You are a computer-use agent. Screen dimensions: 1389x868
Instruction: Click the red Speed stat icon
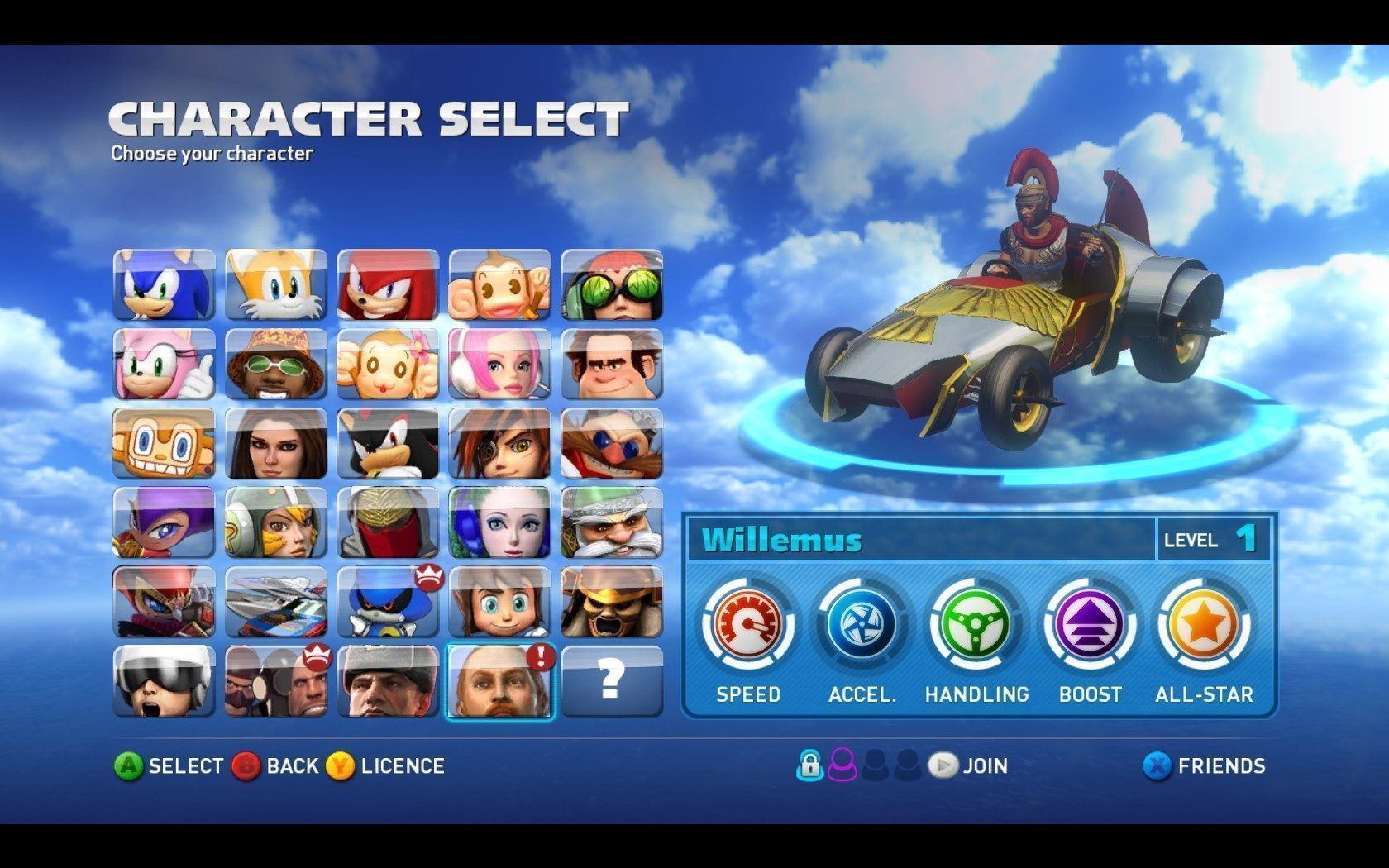click(x=748, y=626)
